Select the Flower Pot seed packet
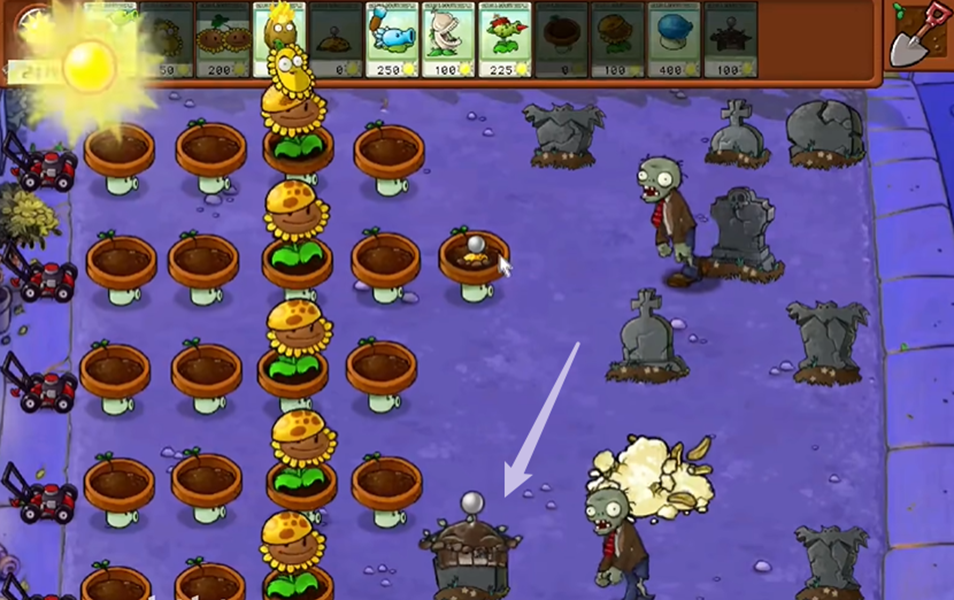954x600 pixels. (561, 40)
